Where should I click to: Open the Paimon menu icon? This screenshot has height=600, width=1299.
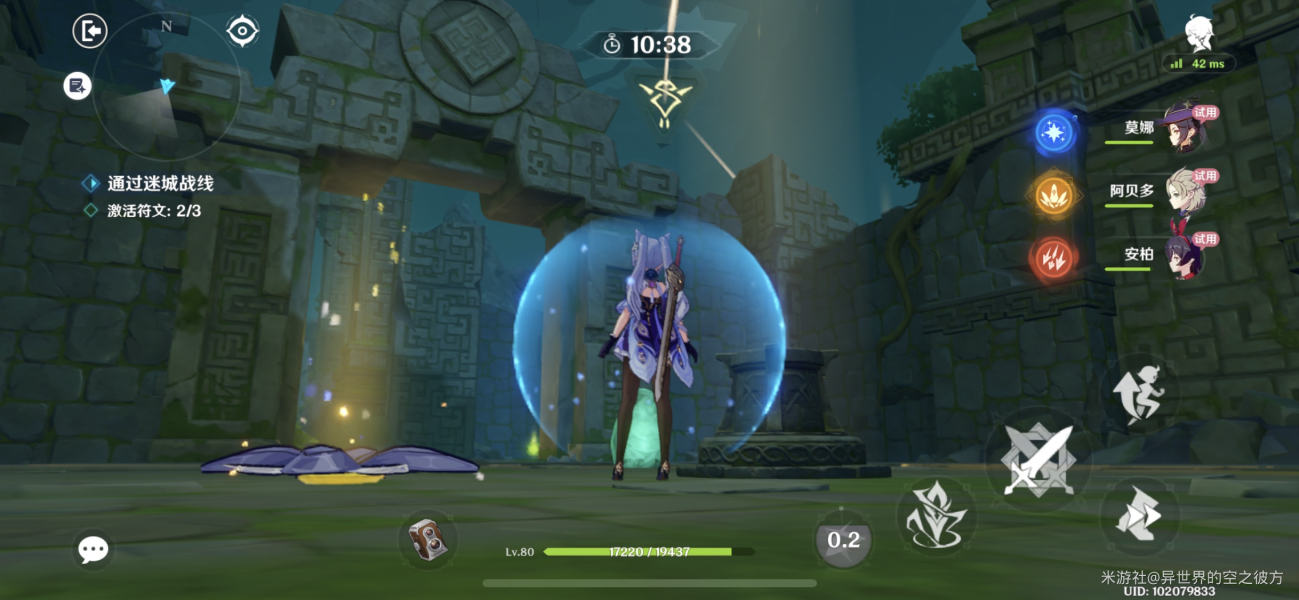coord(1199,32)
